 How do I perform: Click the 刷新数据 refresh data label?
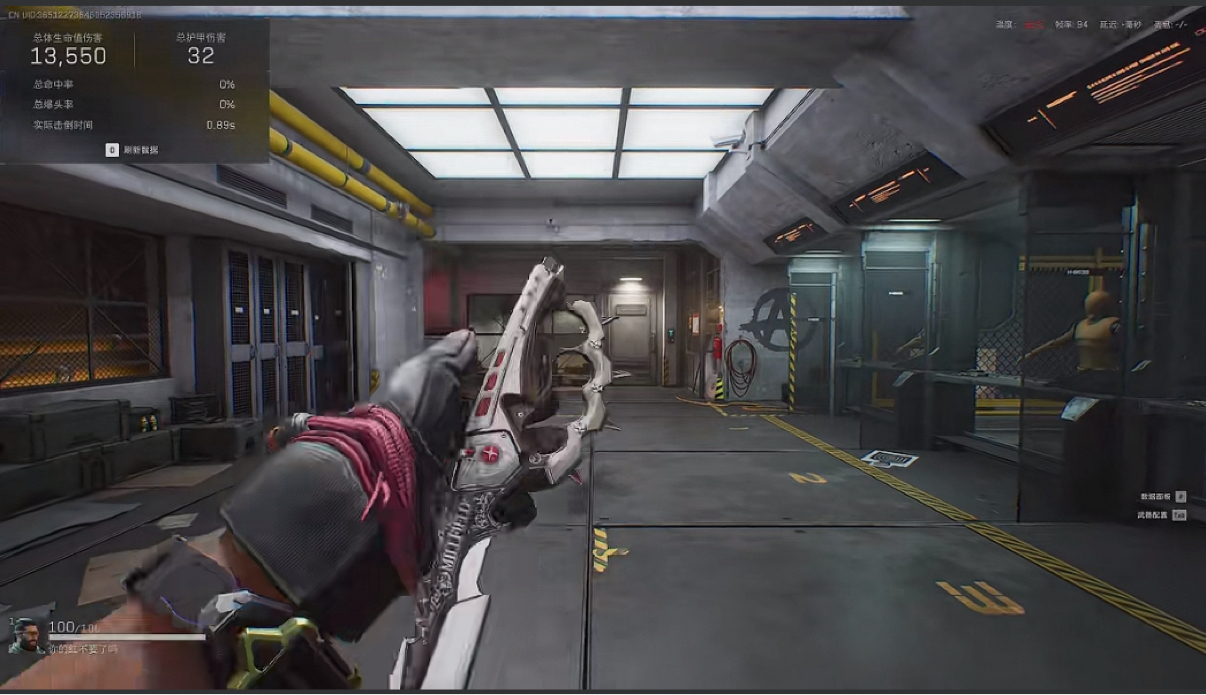[140, 150]
